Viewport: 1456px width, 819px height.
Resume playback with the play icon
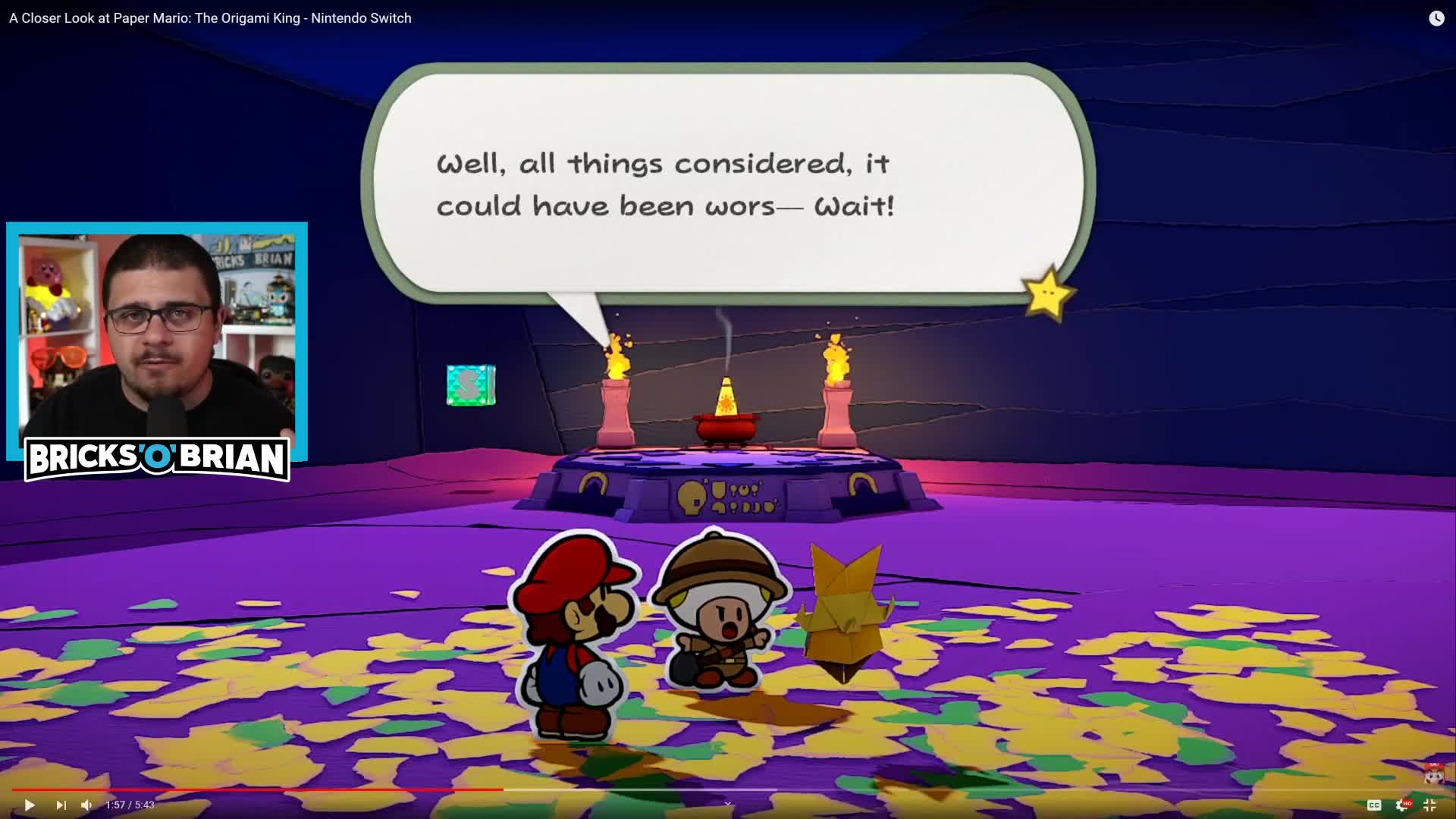pyautogui.click(x=29, y=805)
